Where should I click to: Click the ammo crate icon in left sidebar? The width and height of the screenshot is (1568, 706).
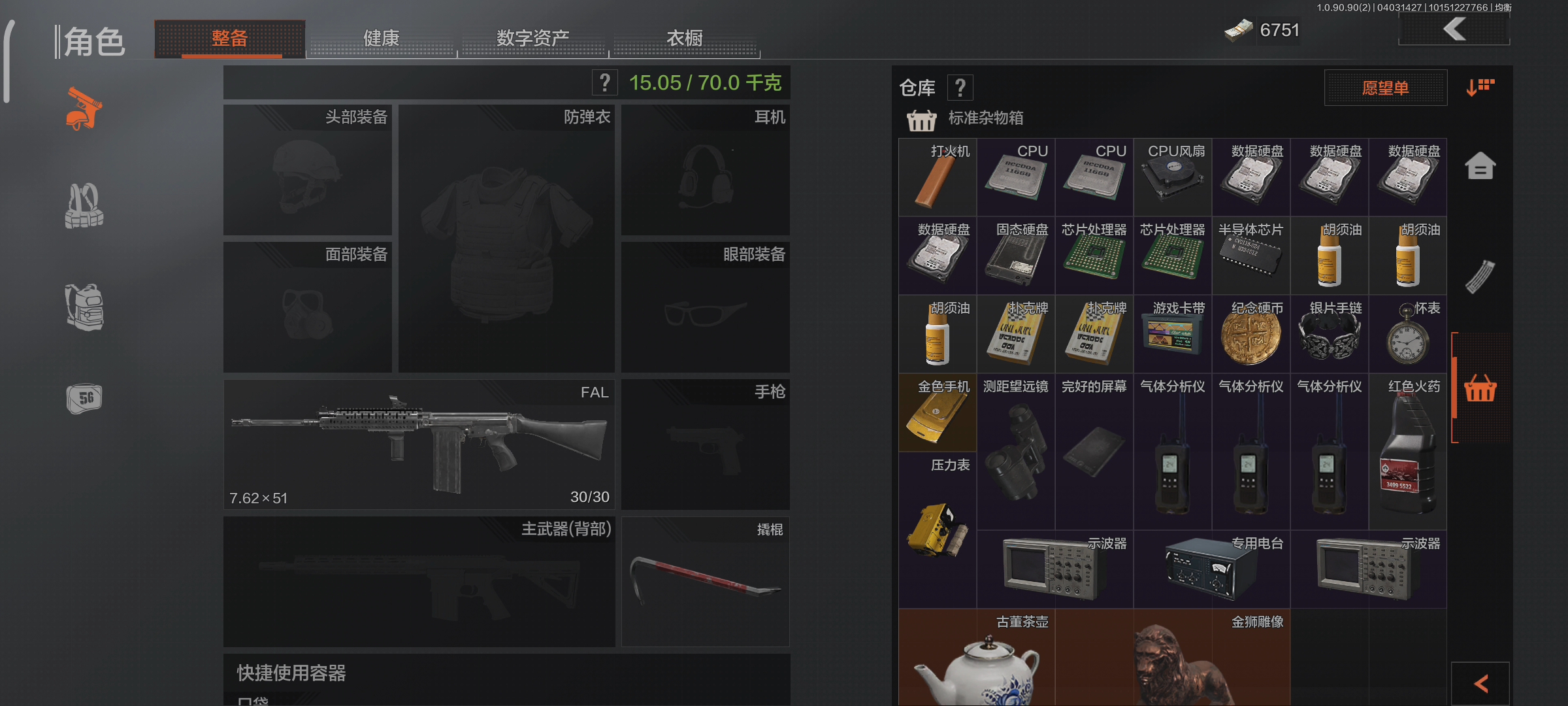coord(84,397)
